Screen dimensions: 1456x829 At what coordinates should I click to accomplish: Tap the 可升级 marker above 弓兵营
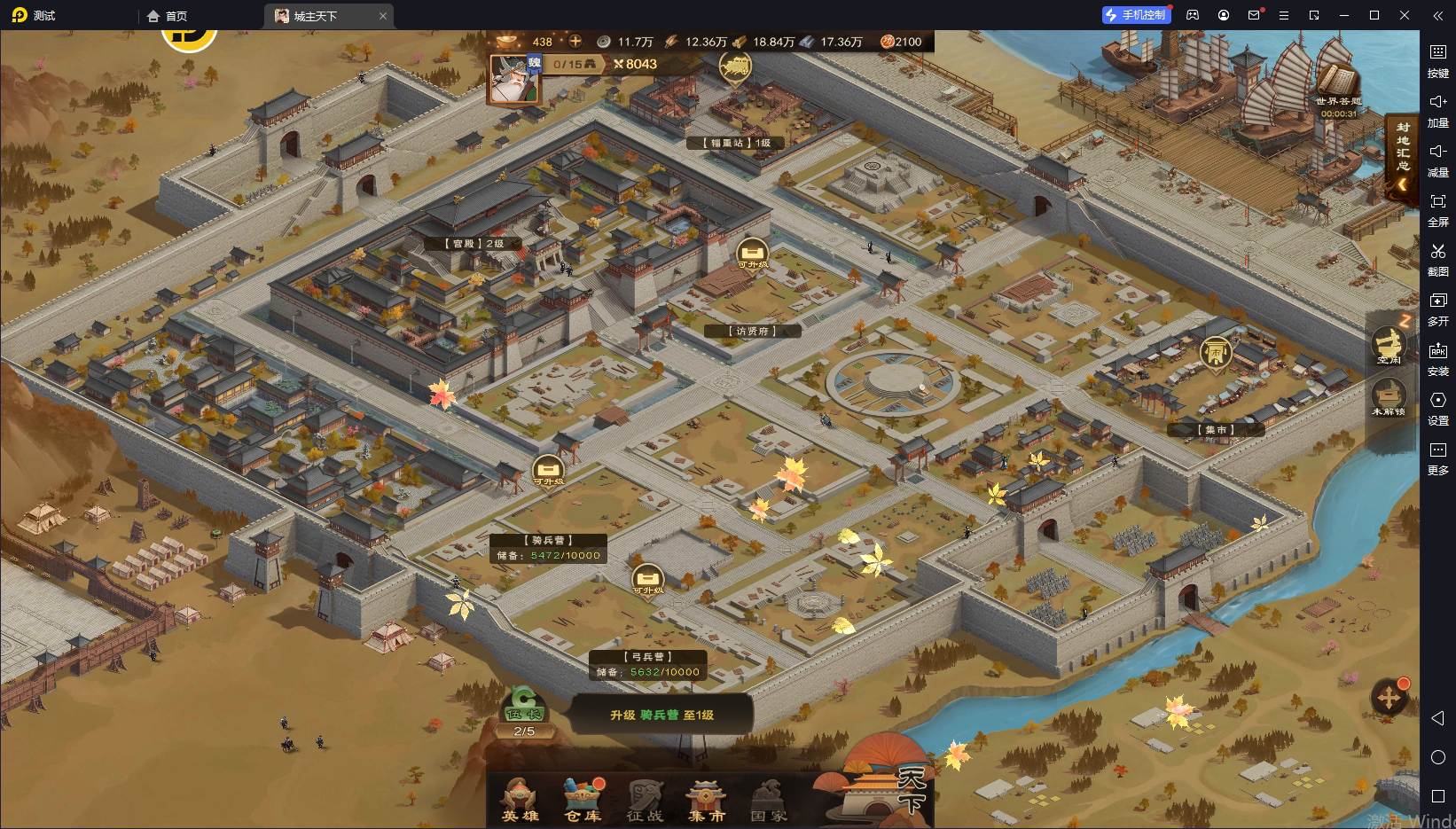click(647, 581)
